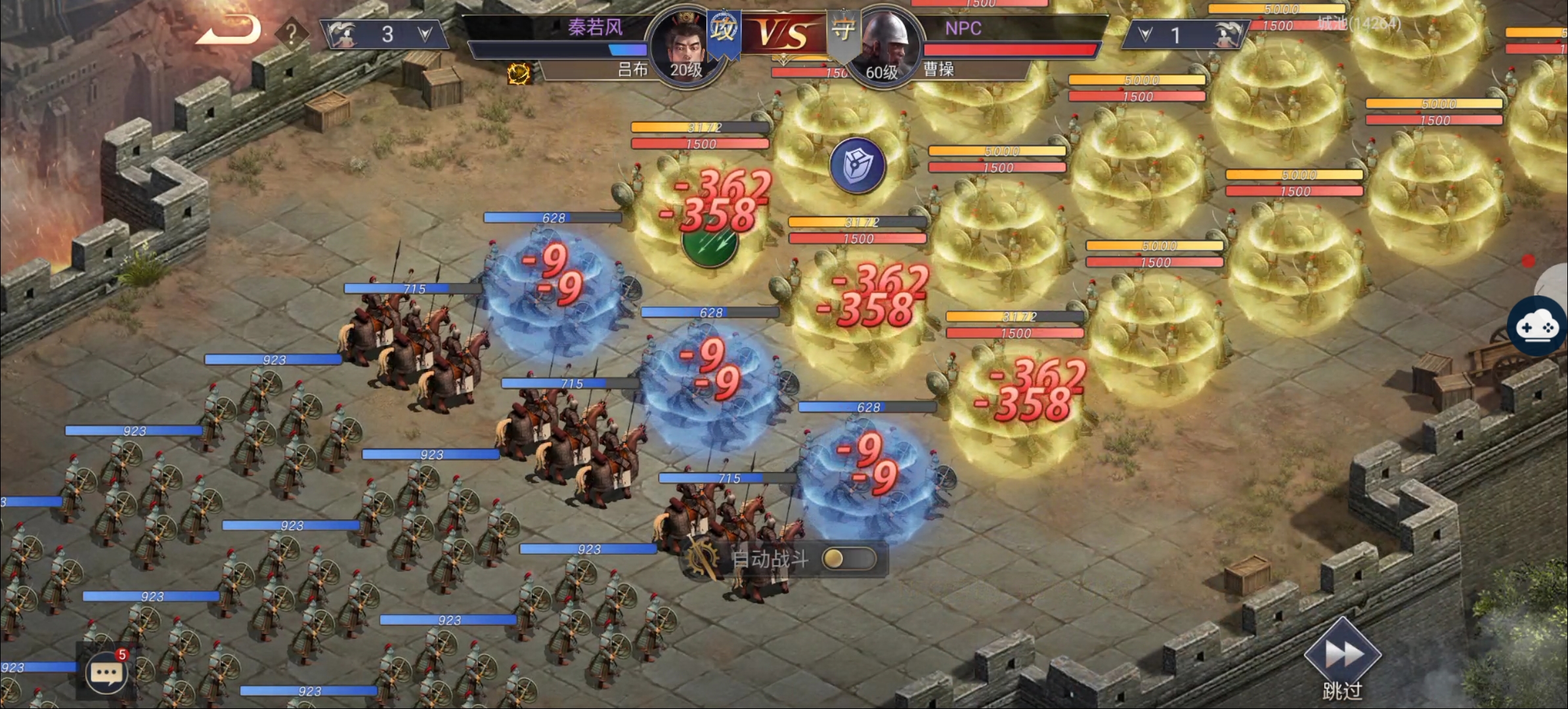
Task: Select the blue shield skill icon
Action: pos(857,165)
